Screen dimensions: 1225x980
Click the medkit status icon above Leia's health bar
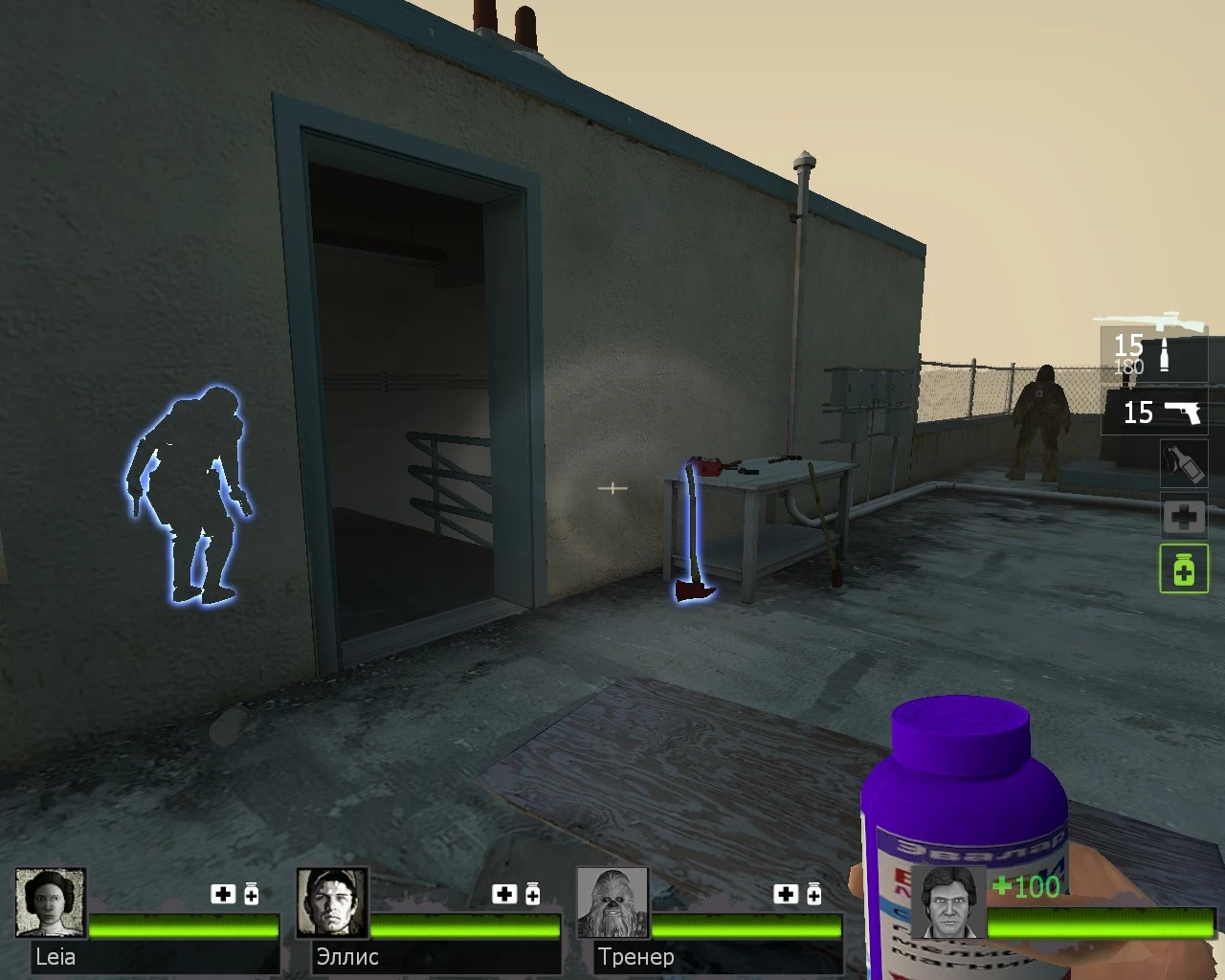click(222, 894)
